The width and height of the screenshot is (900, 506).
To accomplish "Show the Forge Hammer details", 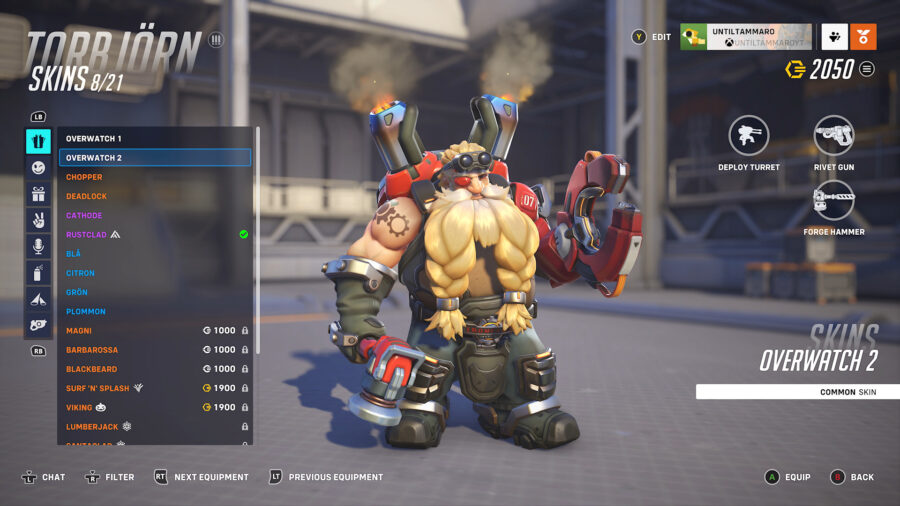I will click(x=833, y=200).
